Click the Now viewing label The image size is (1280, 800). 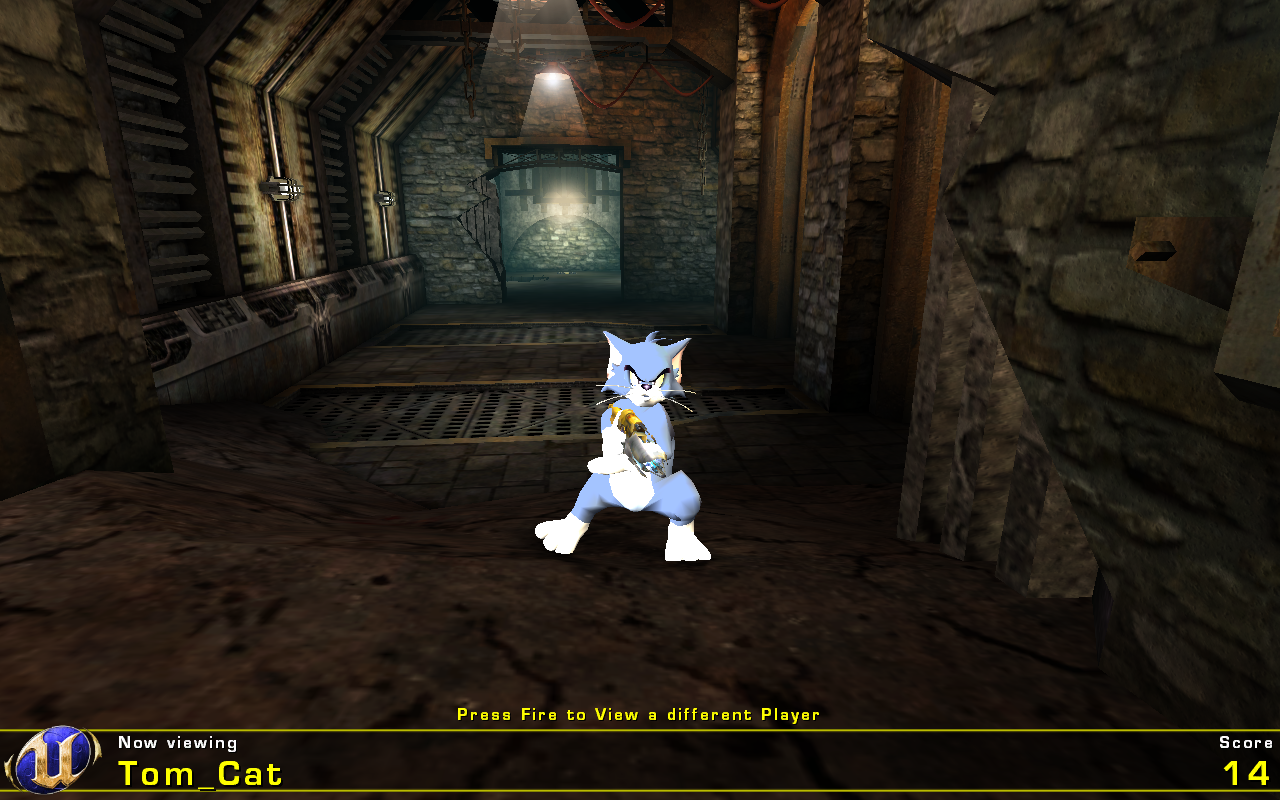click(174, 742)
